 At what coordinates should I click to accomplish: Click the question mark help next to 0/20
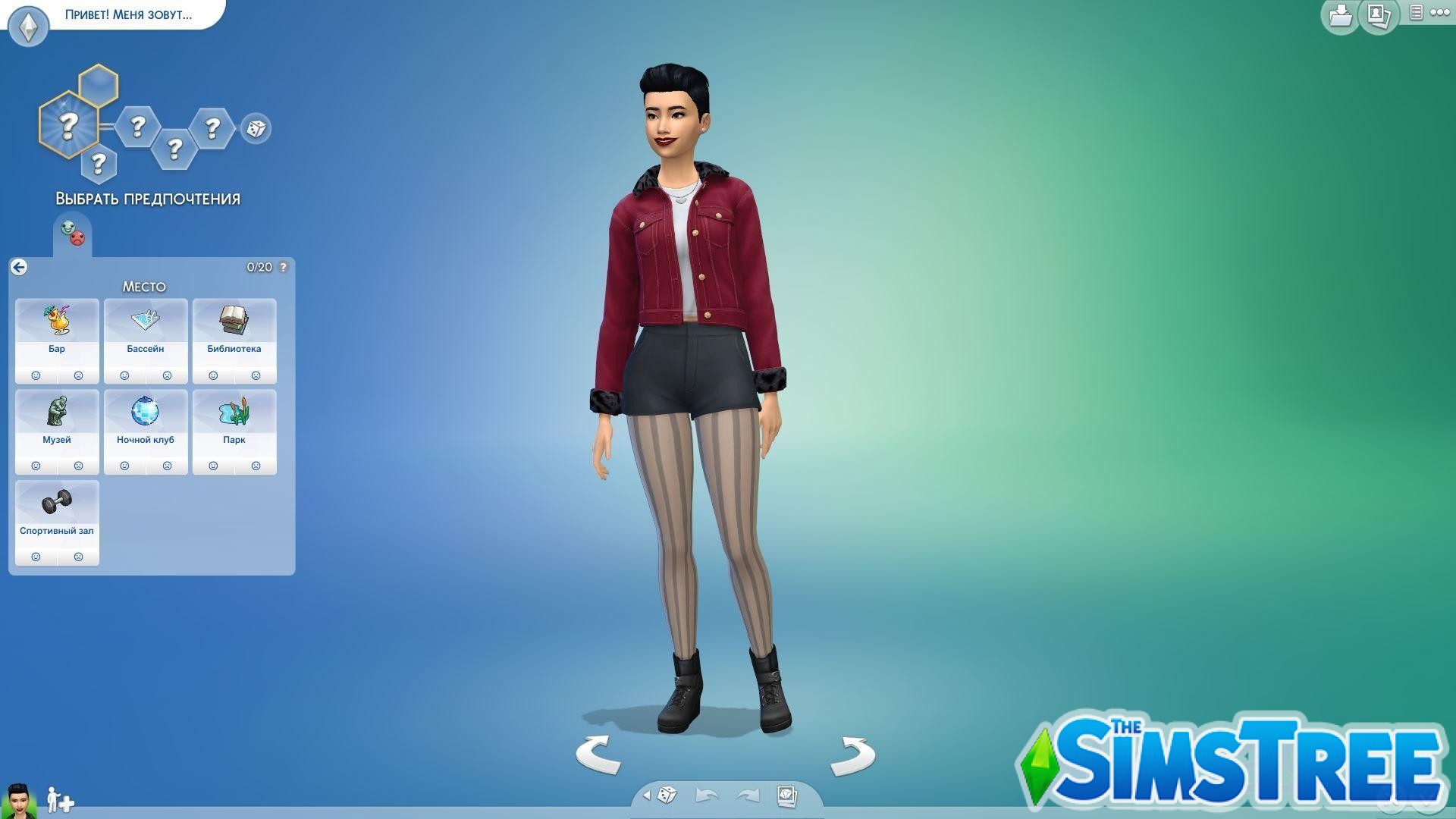(283, 267)
